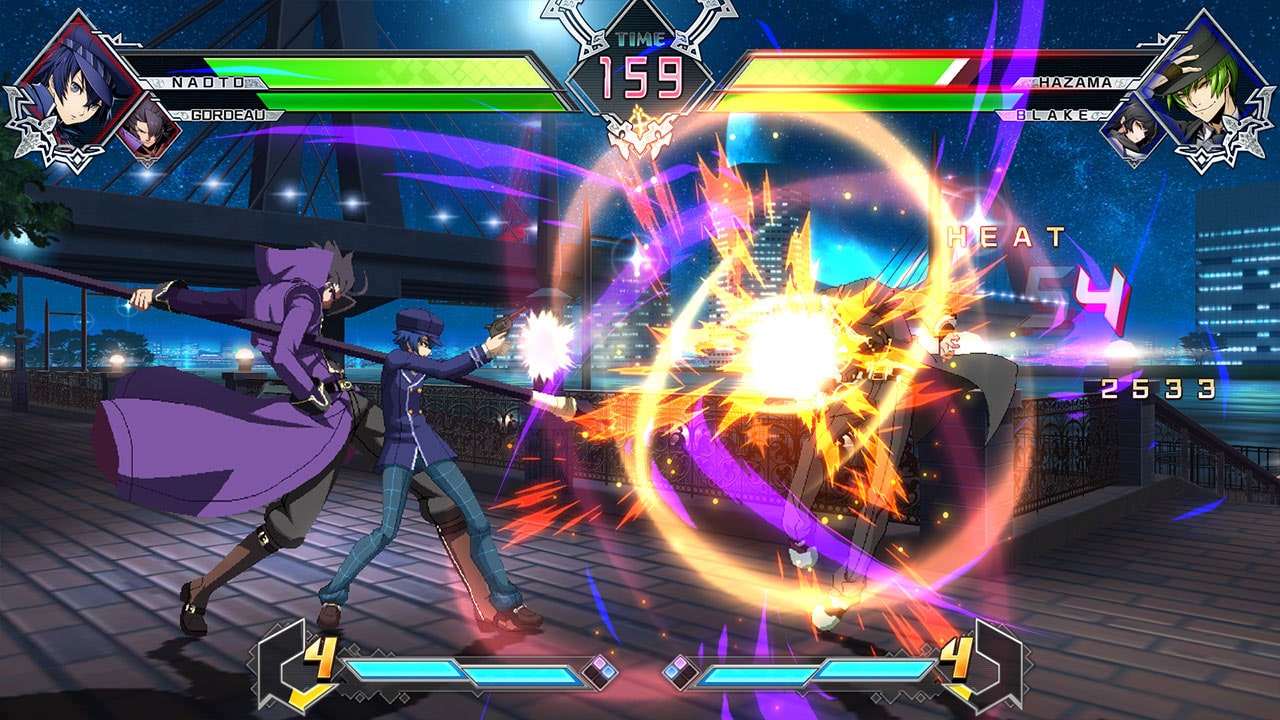Click the TIME label above the countdown
1280x720 pixels.
(640, 38)
